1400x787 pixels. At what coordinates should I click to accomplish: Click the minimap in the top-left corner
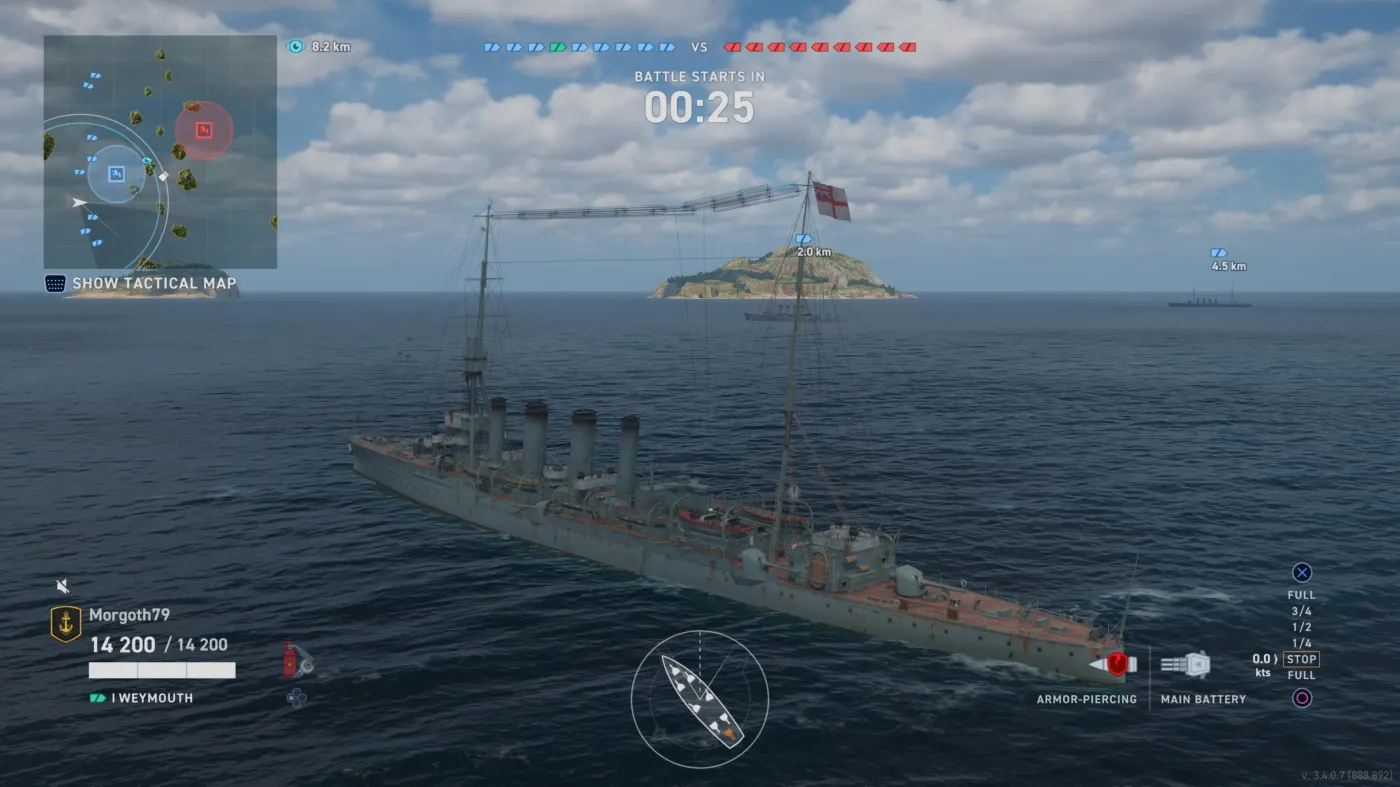(x=160, y=150)
